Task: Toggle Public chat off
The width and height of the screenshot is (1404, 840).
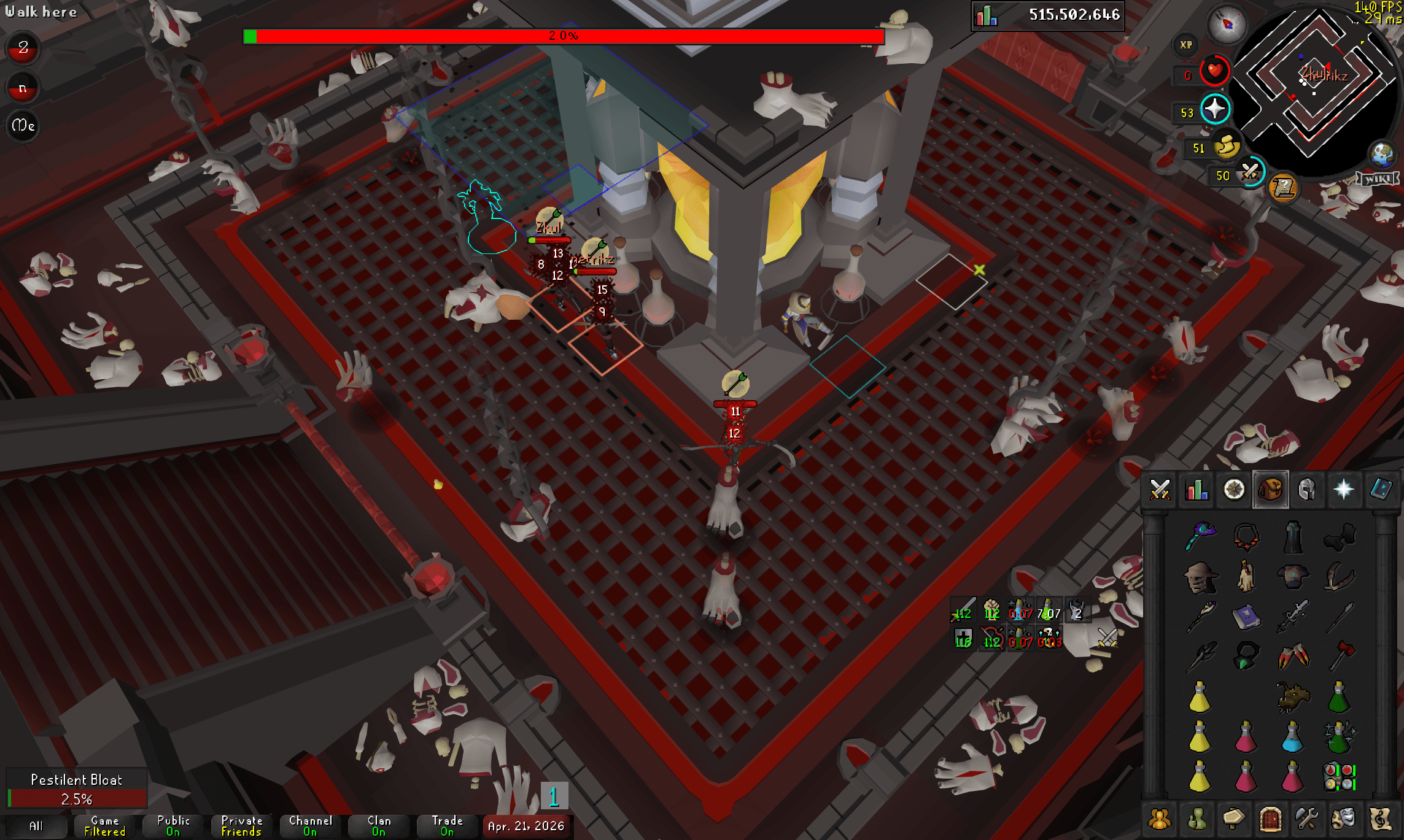Action: tap(172, 825)
